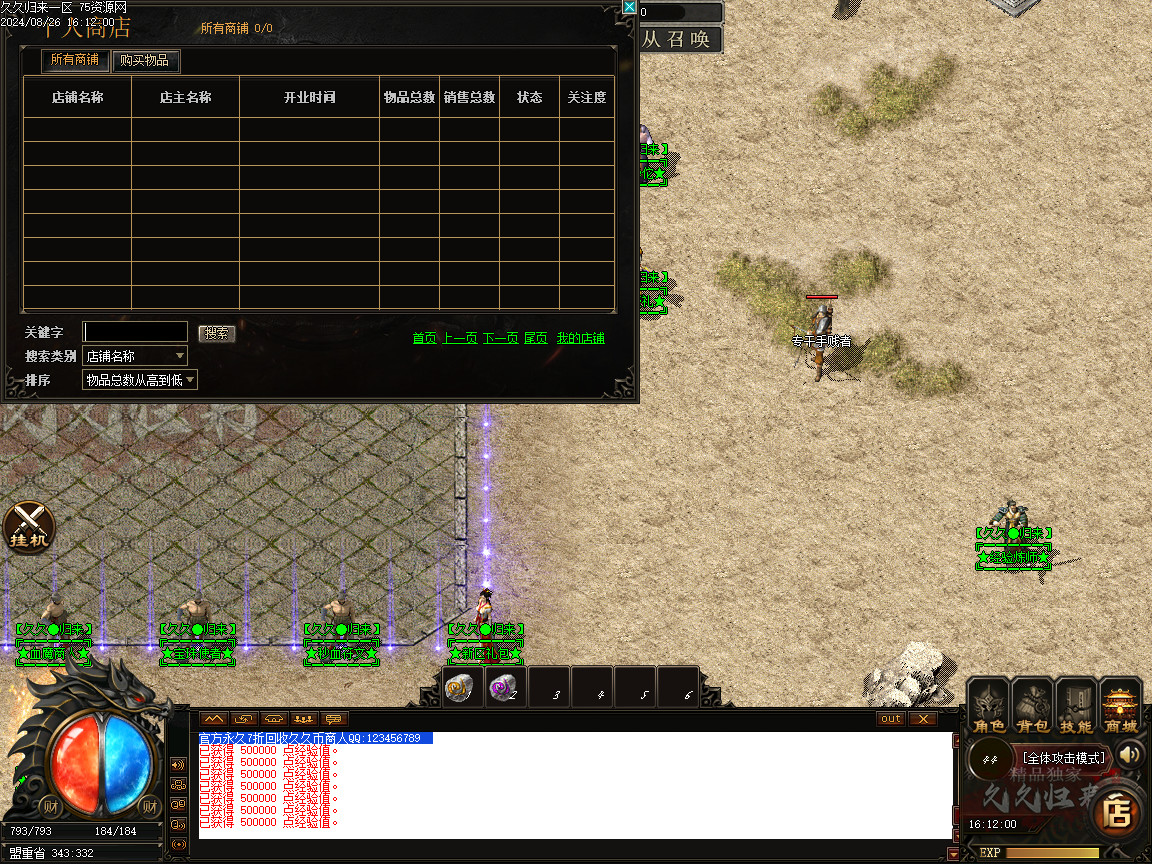Toggle the 挂机 auto-battle button
The image size is (1152, 864).
[29, 526]
